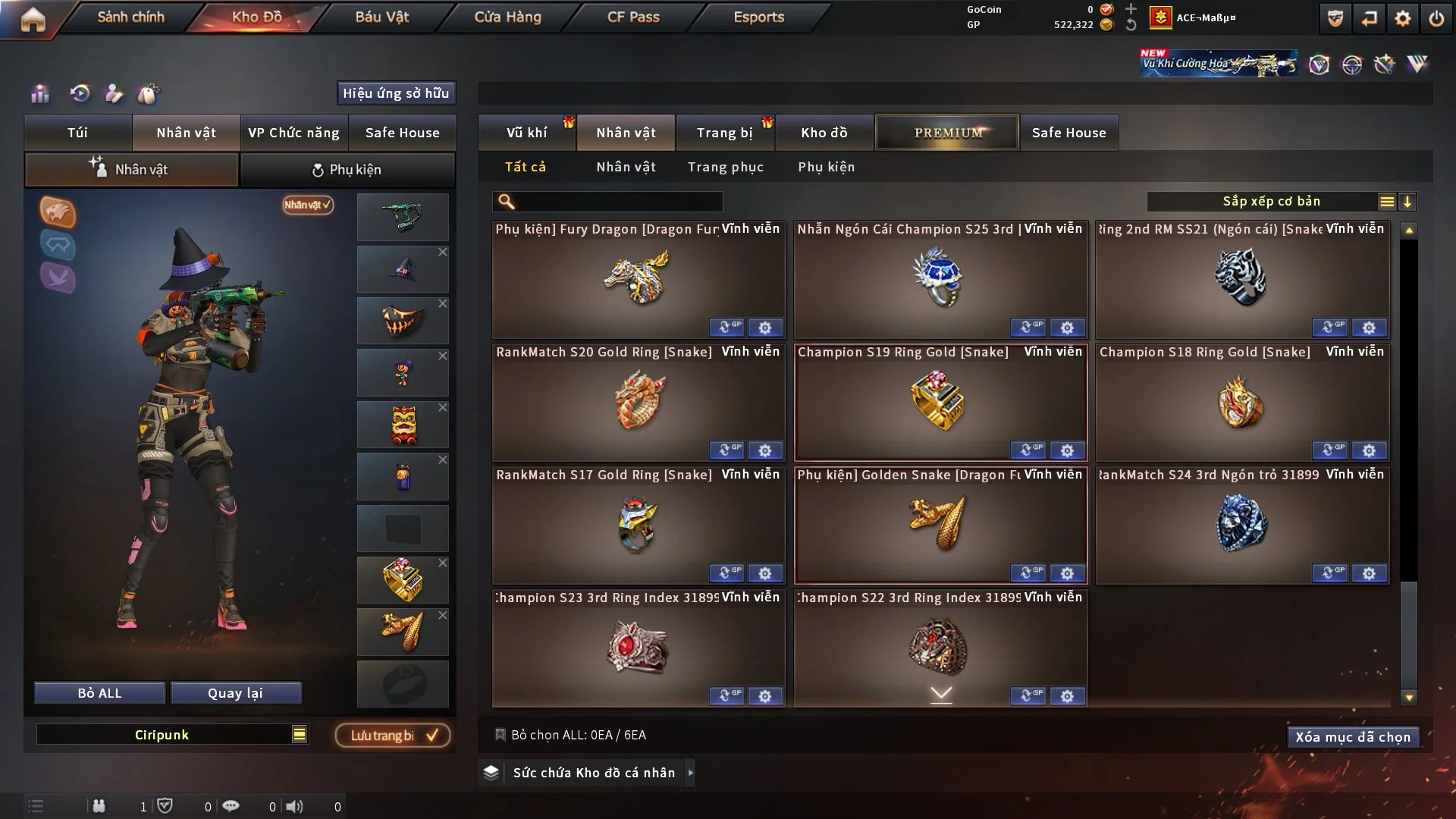Choose the Fury Dragon accessory item
1456x819 pixels.
[x=639, y=279]
